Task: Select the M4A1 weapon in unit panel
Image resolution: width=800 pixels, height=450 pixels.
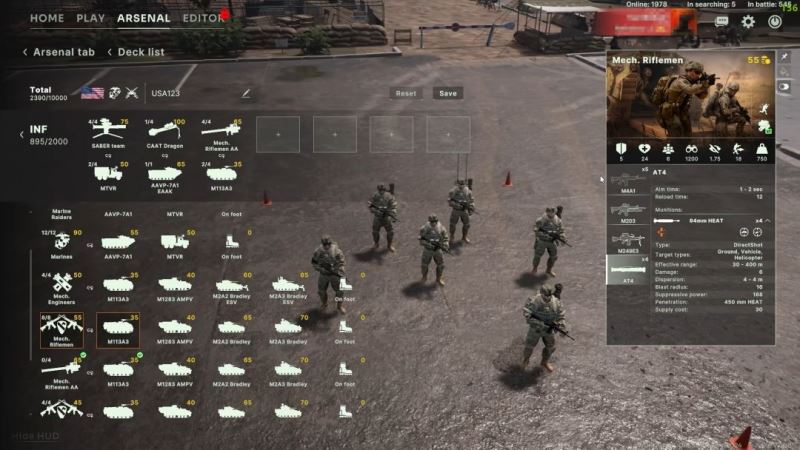Action: tap(628, 181)
